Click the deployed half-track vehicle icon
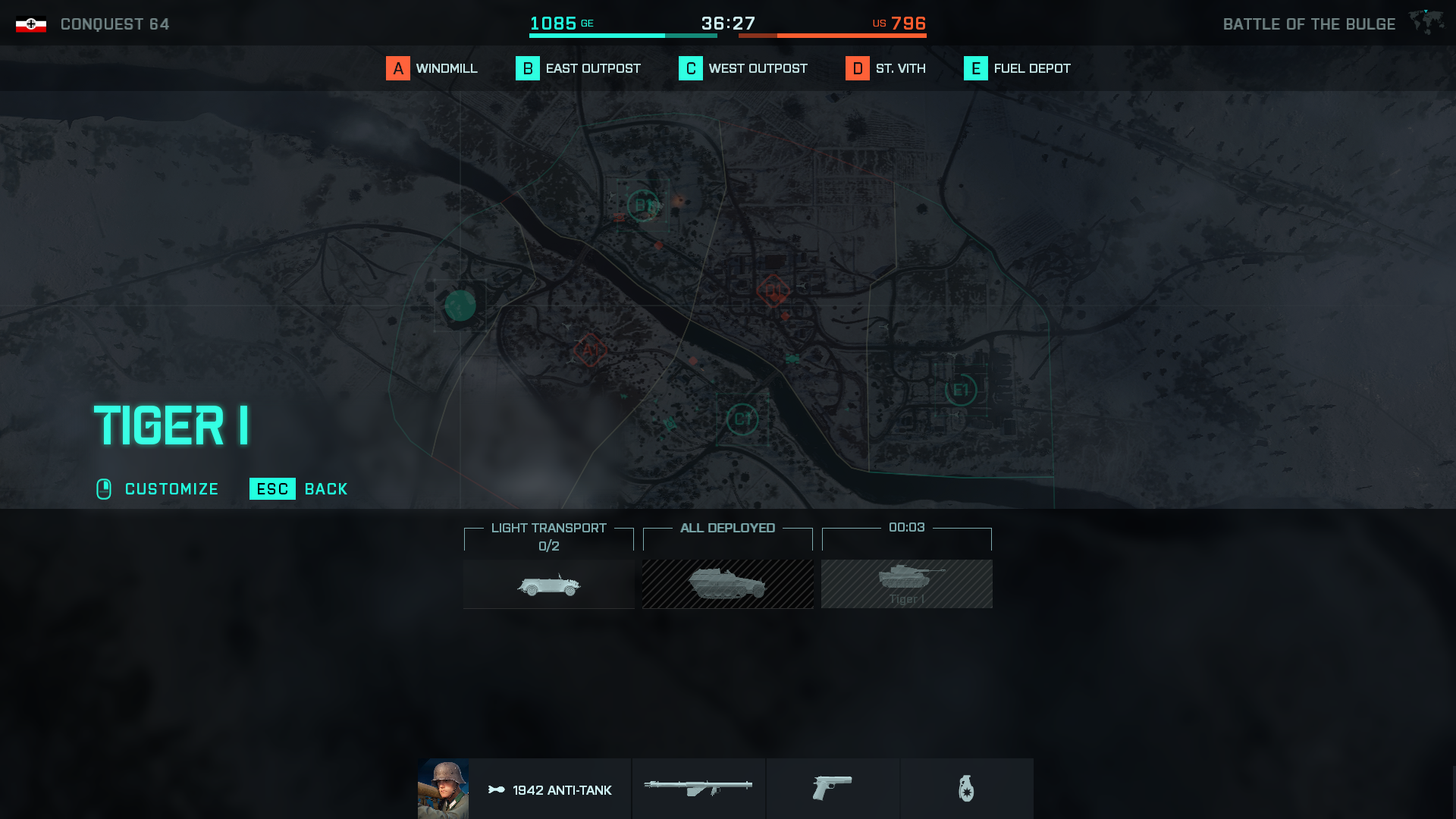1456x819 pixels. point(727,584)
